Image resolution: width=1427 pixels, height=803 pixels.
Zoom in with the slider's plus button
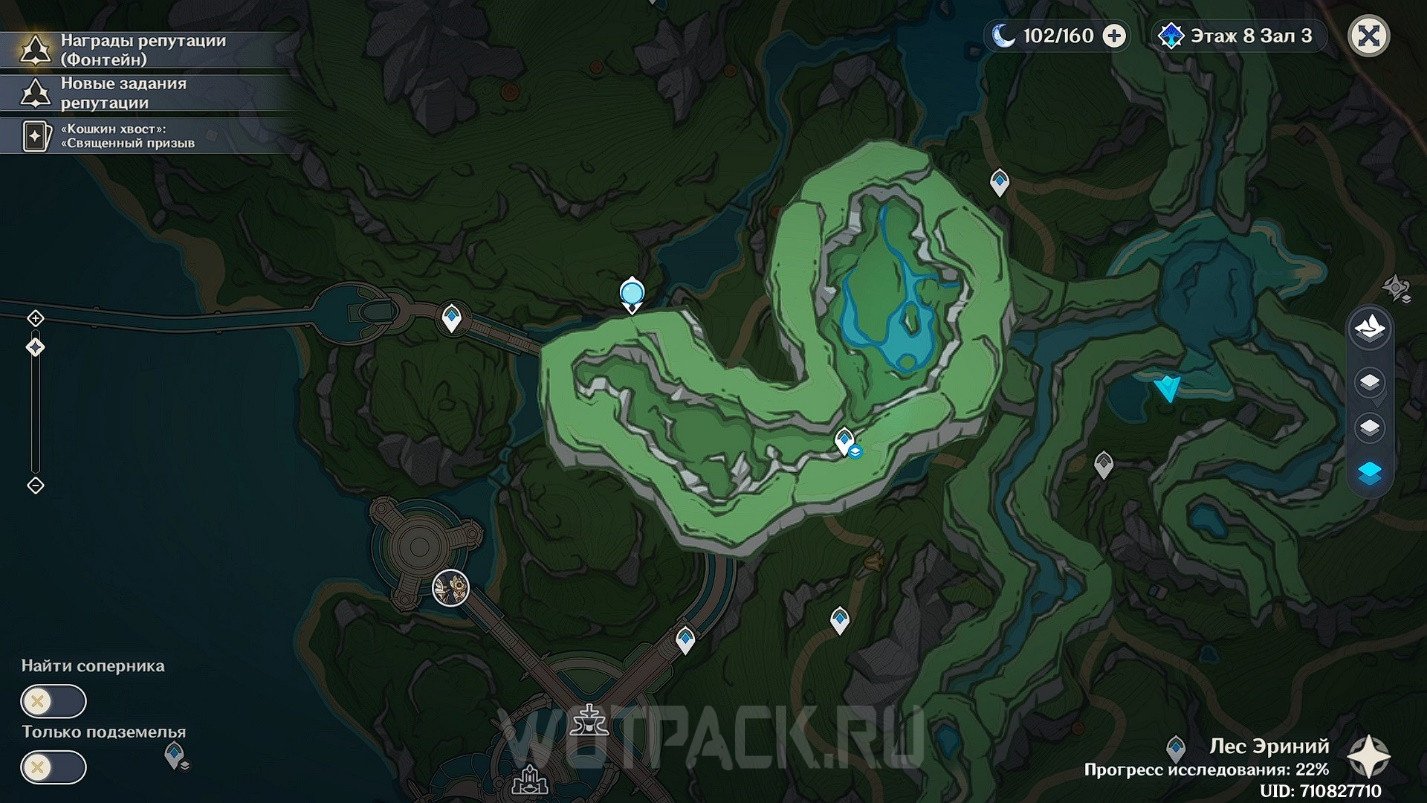point(36,318)
